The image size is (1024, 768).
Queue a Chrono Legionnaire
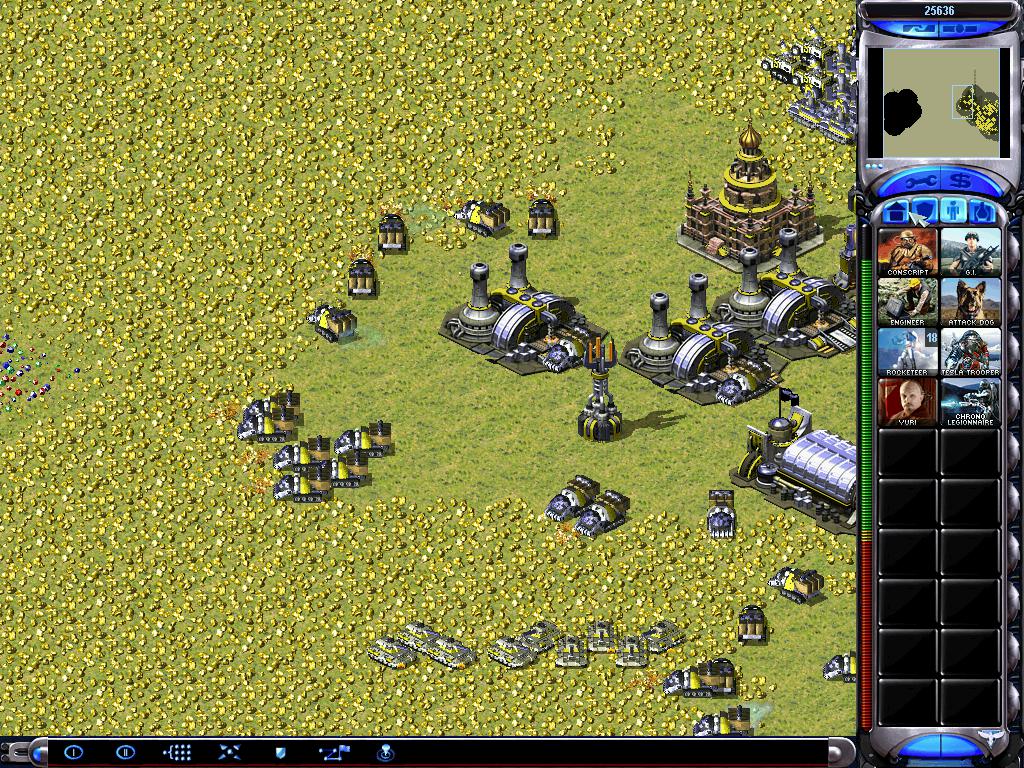click(970, 402)
